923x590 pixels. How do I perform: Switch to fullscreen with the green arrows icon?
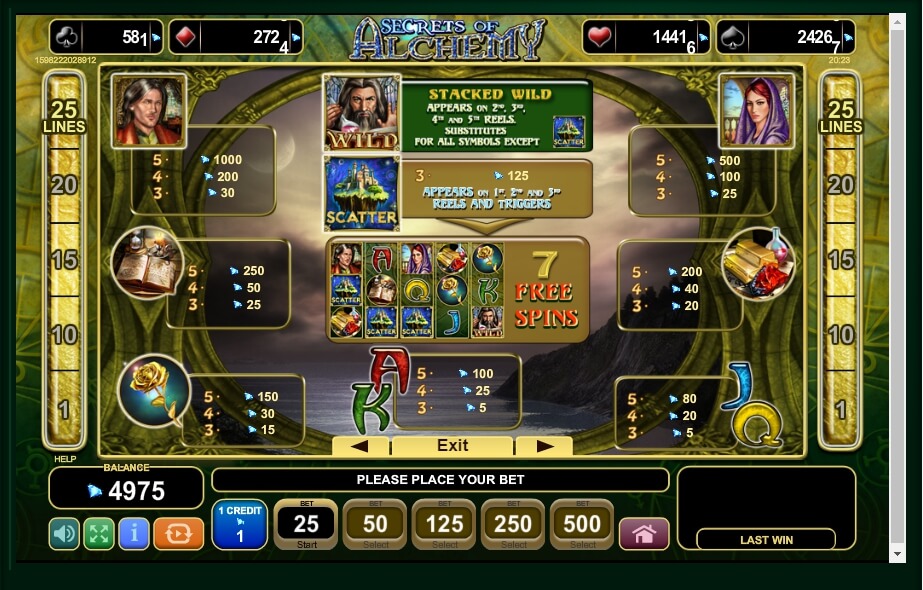coord(98,534)
